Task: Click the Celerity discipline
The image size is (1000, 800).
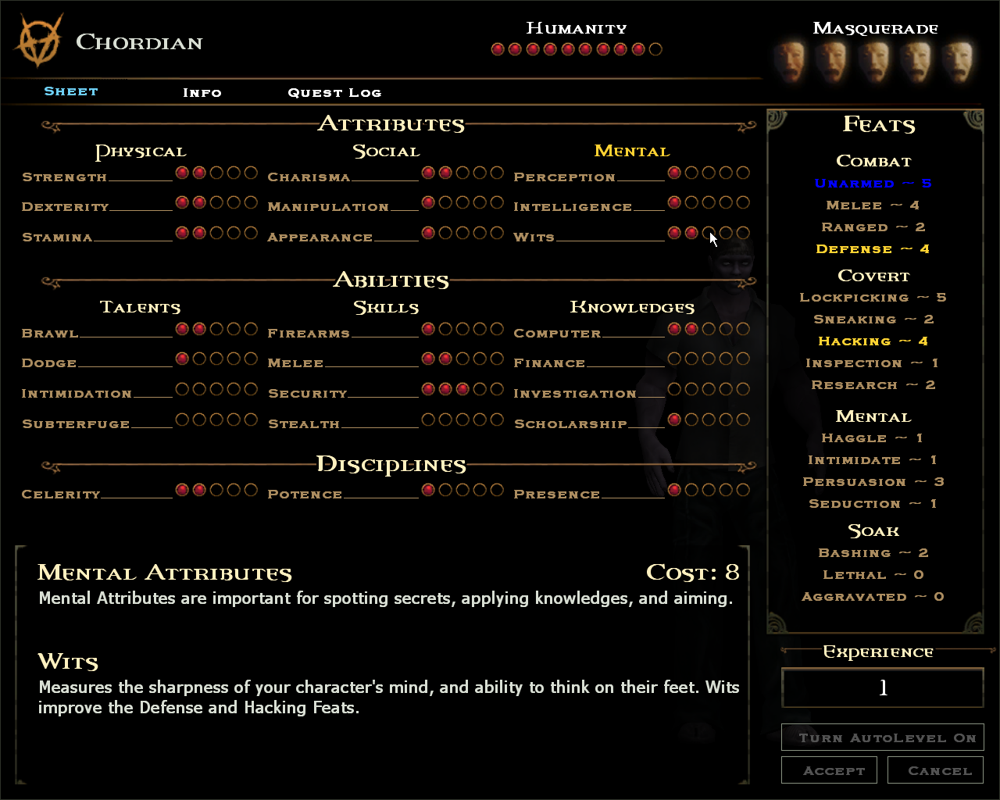Action: (x=61, y=494)
